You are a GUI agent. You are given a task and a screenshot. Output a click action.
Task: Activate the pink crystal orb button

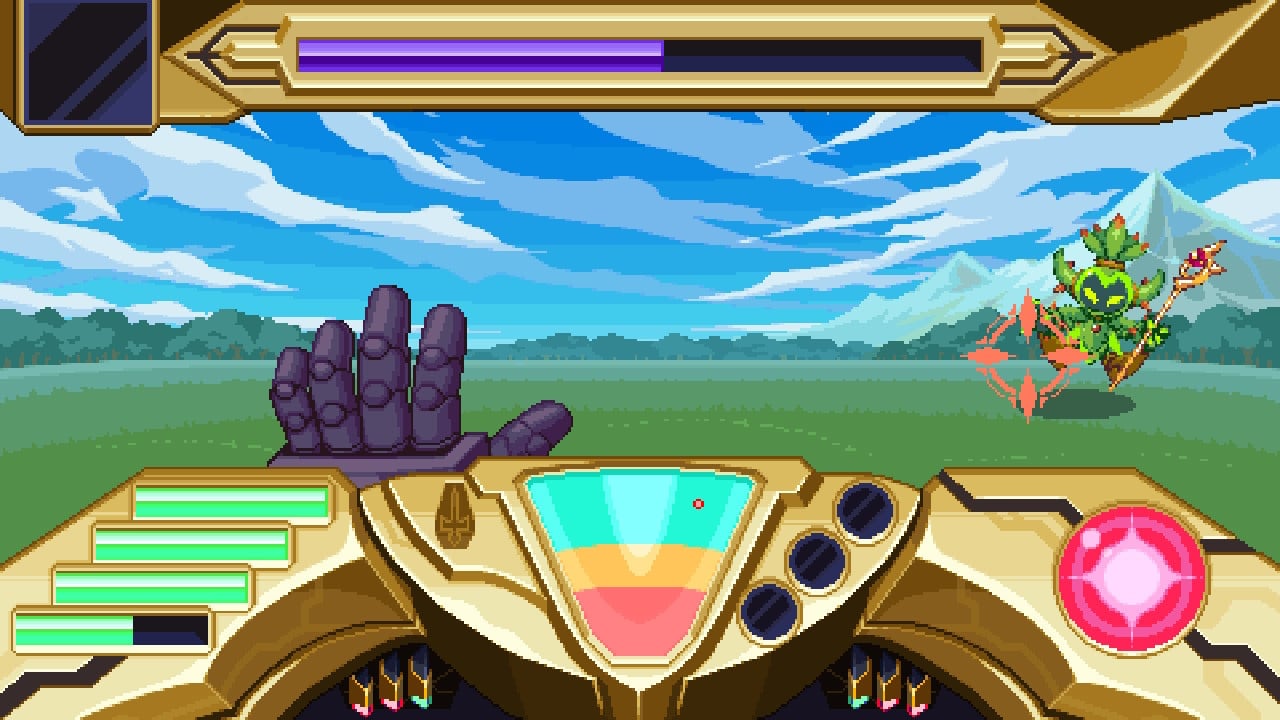coord(1131,579)
